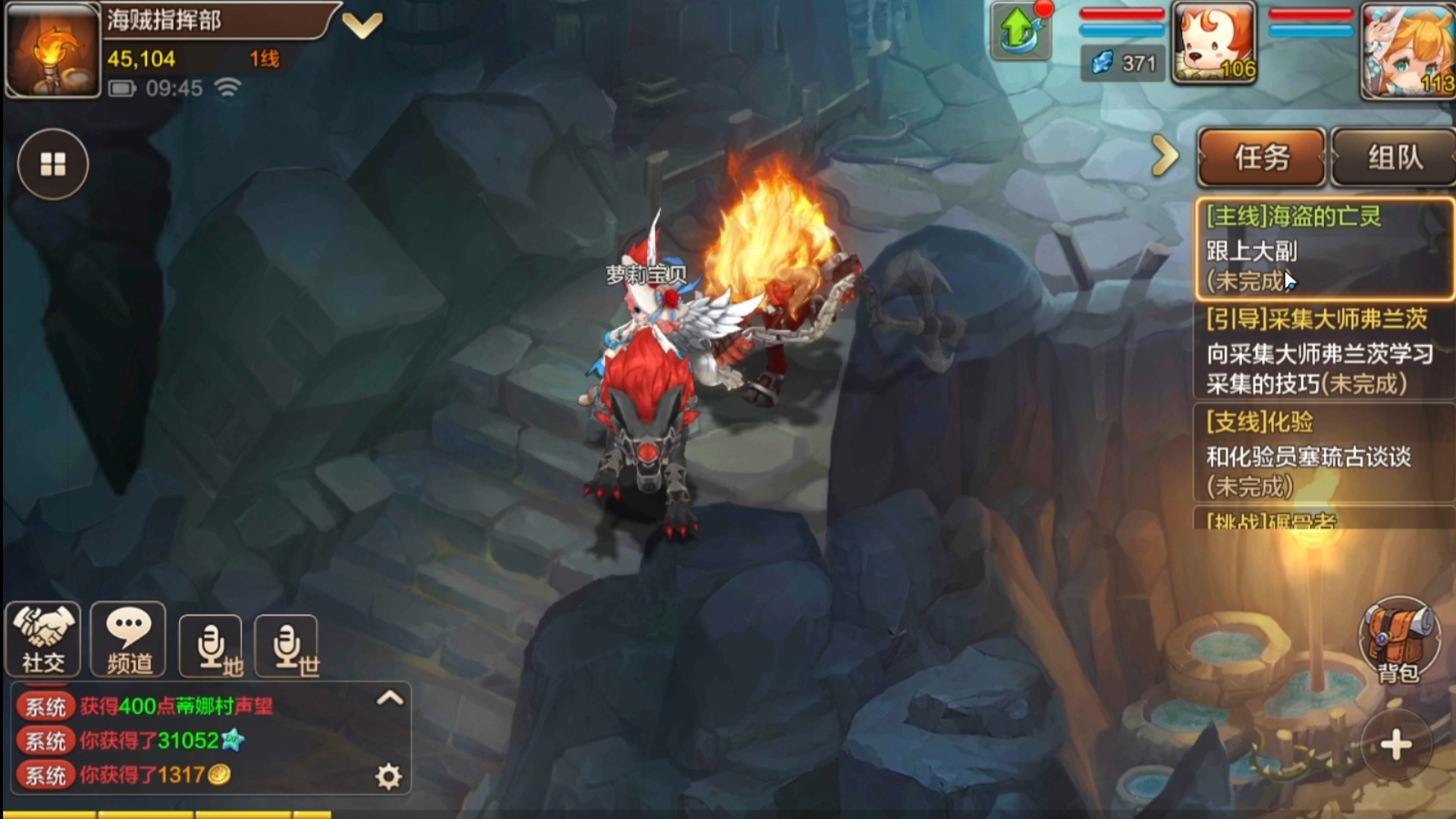Open the 社交 social menu
Viewport: 1456px width, 819px height.
tap(43, 639)
